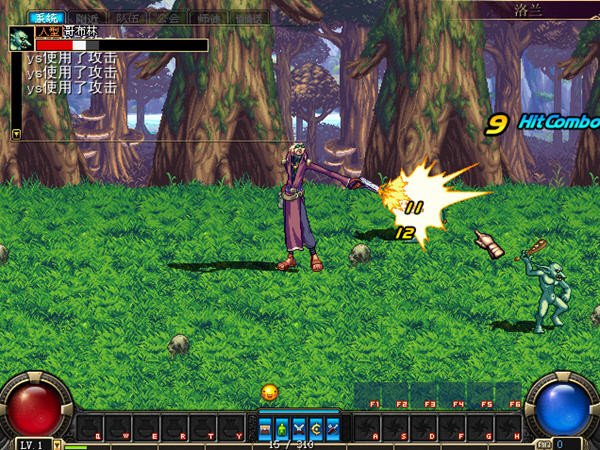Open the crossed tools settings icon
The image size is (600, 450).
click(x=333, y=429)
